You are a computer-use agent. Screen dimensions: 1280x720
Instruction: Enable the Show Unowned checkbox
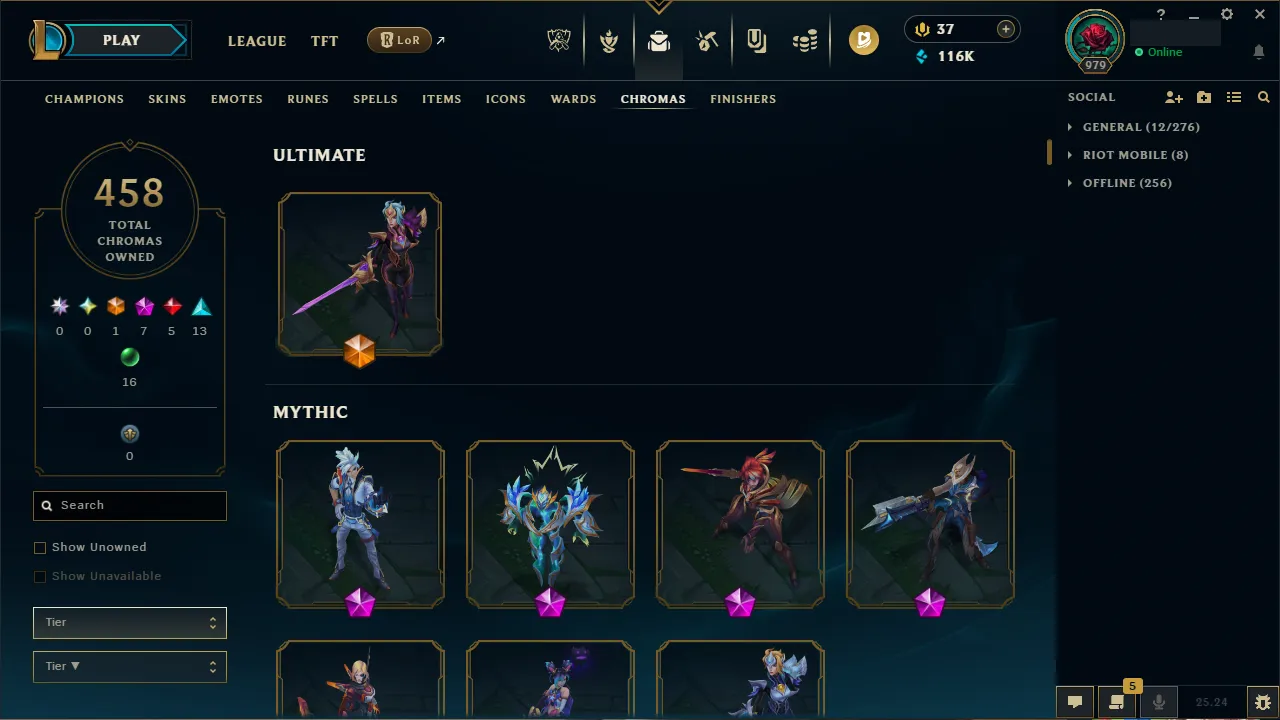coord(40,547)
